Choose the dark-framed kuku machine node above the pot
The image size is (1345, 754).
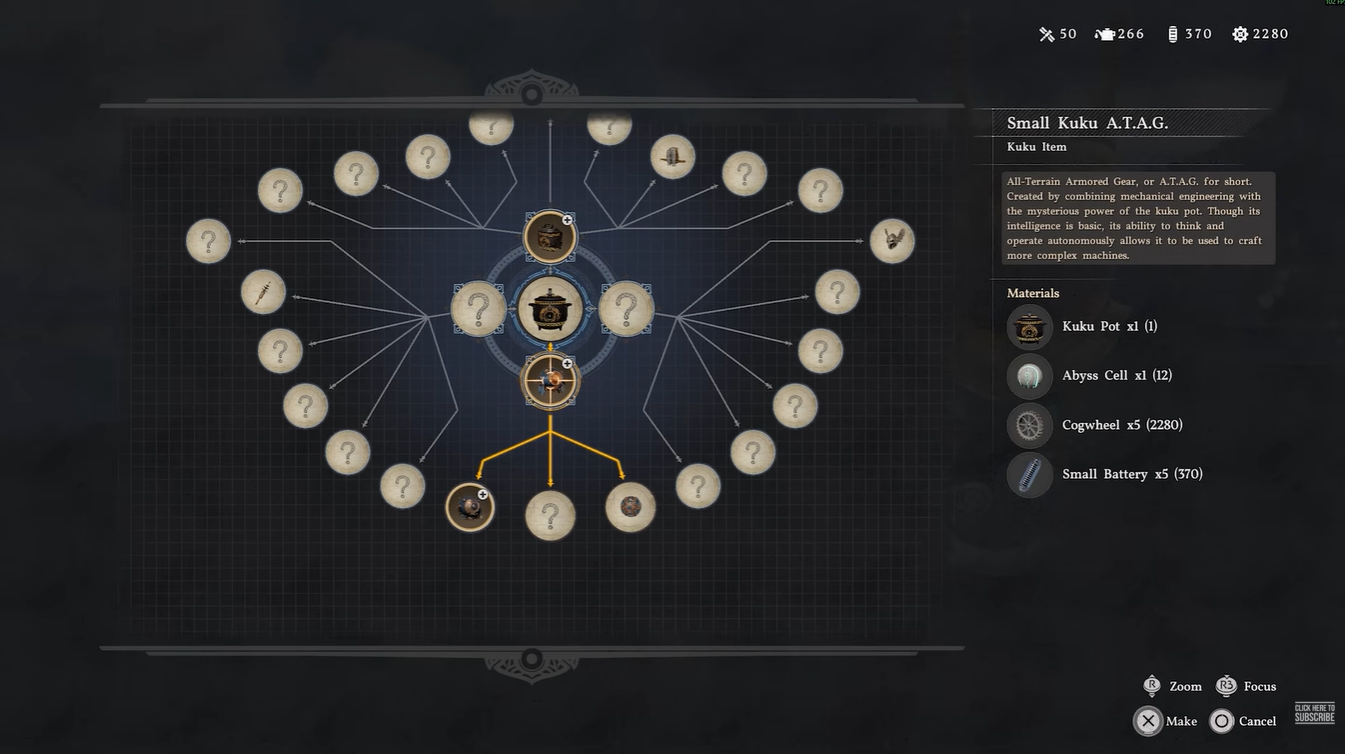(550, 237)
